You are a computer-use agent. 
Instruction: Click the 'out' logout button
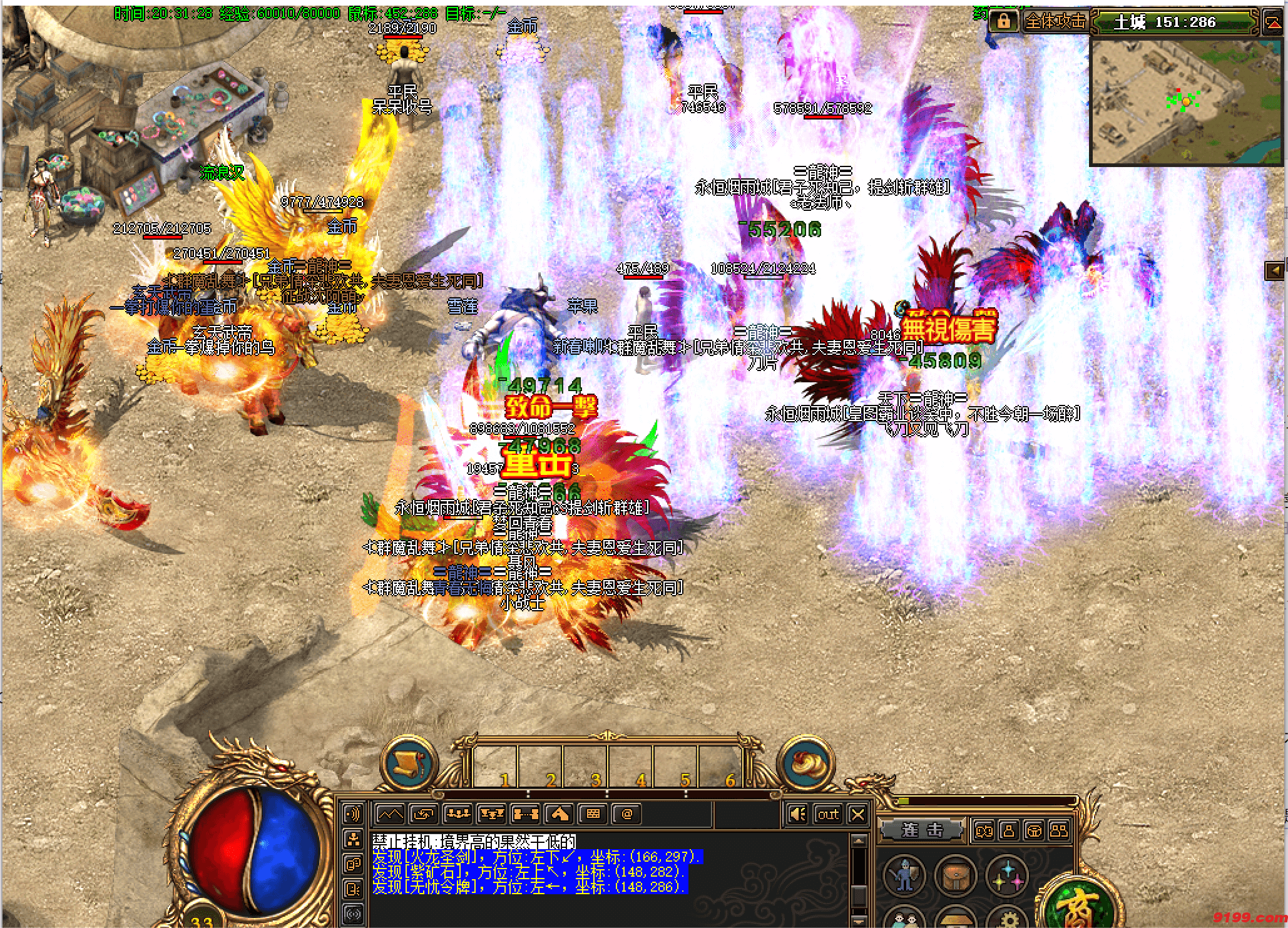click(828, 814)
